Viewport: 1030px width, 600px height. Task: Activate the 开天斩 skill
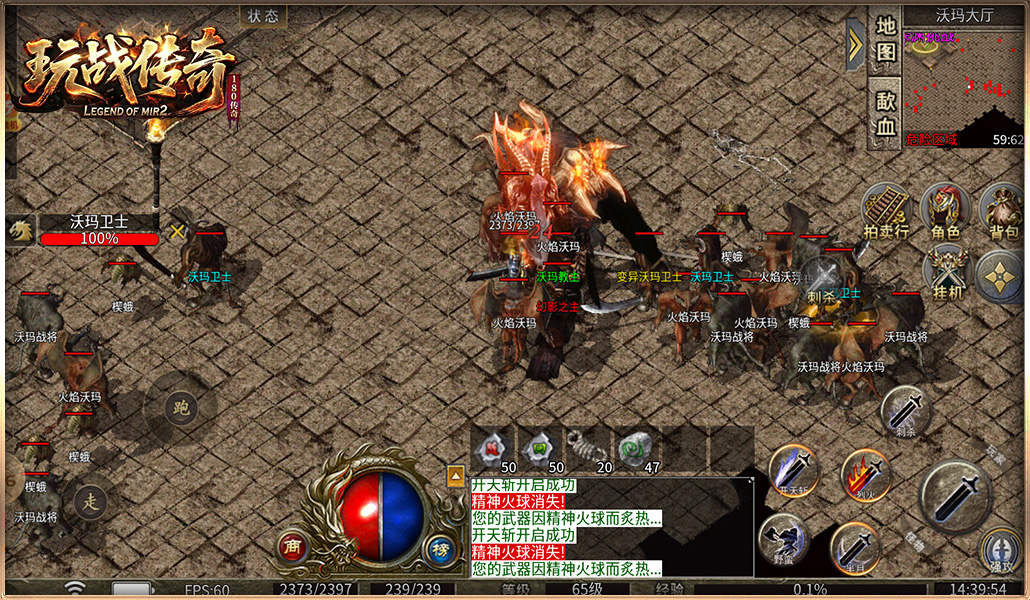click(x=794, y=470)
